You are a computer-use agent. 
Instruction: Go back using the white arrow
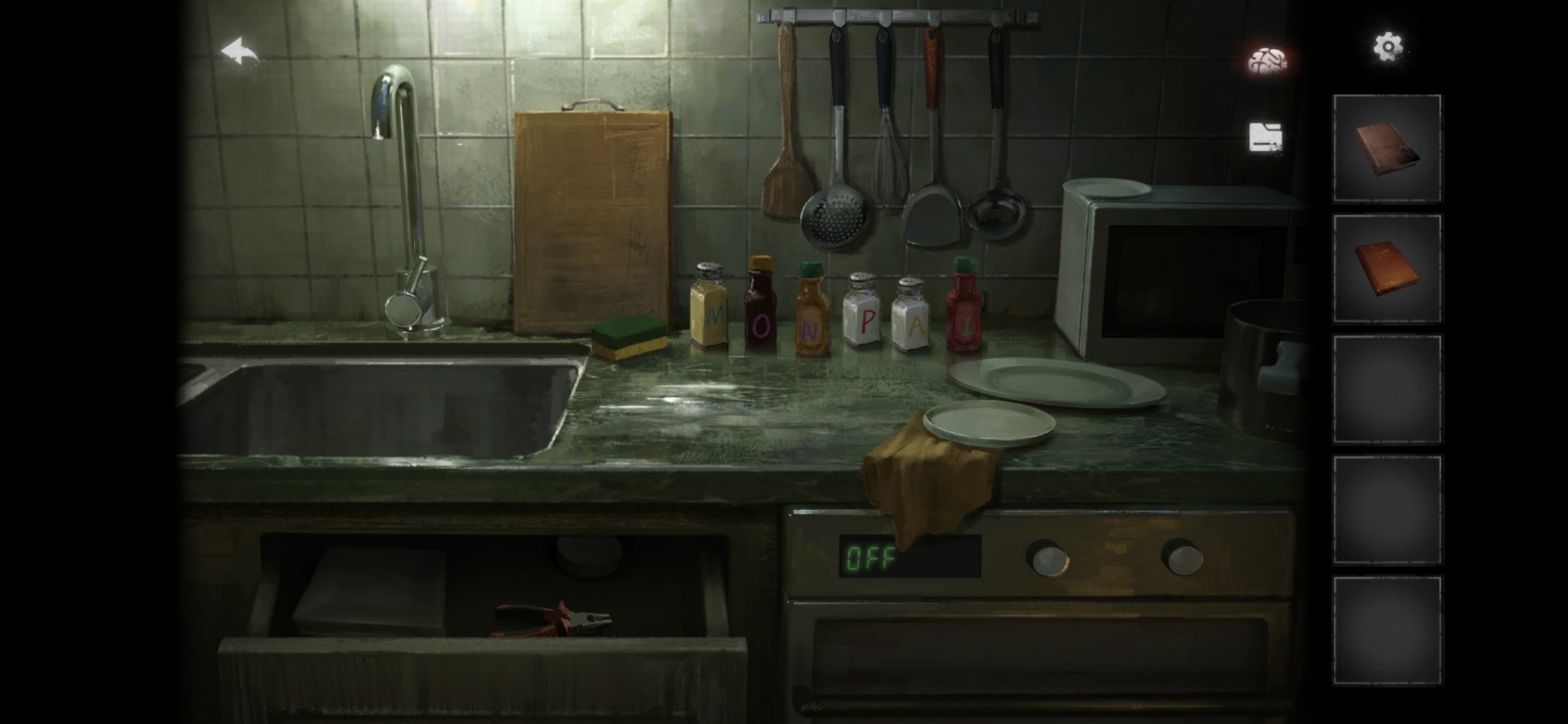tap(241, 53)
